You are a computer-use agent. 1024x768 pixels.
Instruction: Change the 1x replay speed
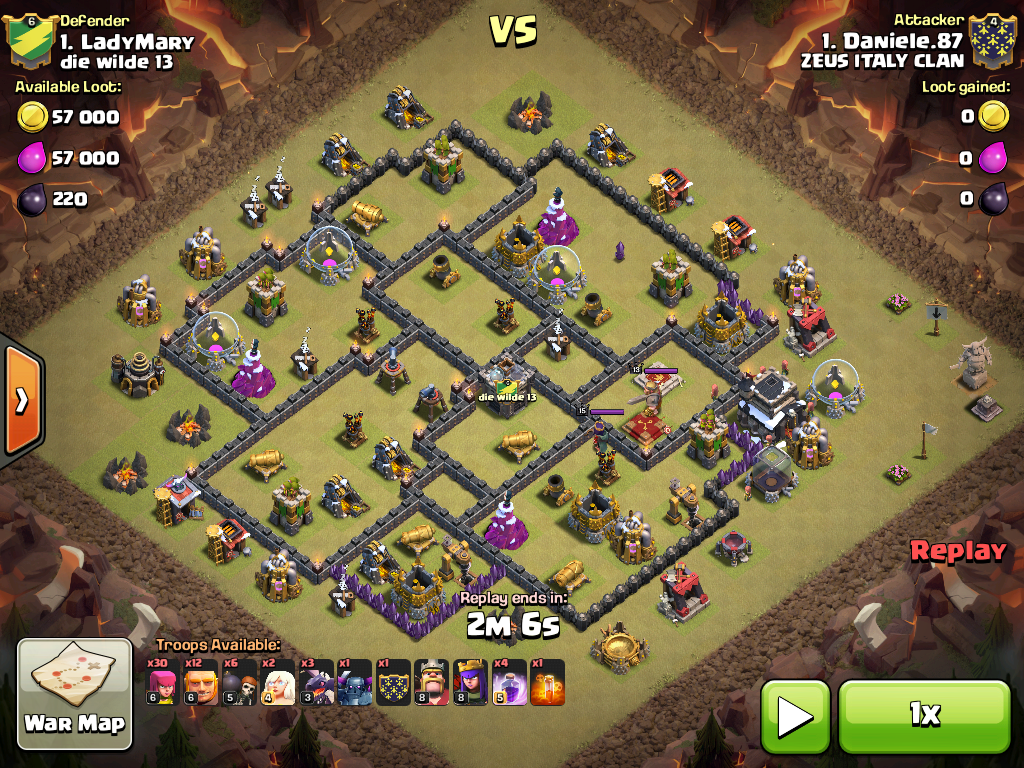pos(924,716)
